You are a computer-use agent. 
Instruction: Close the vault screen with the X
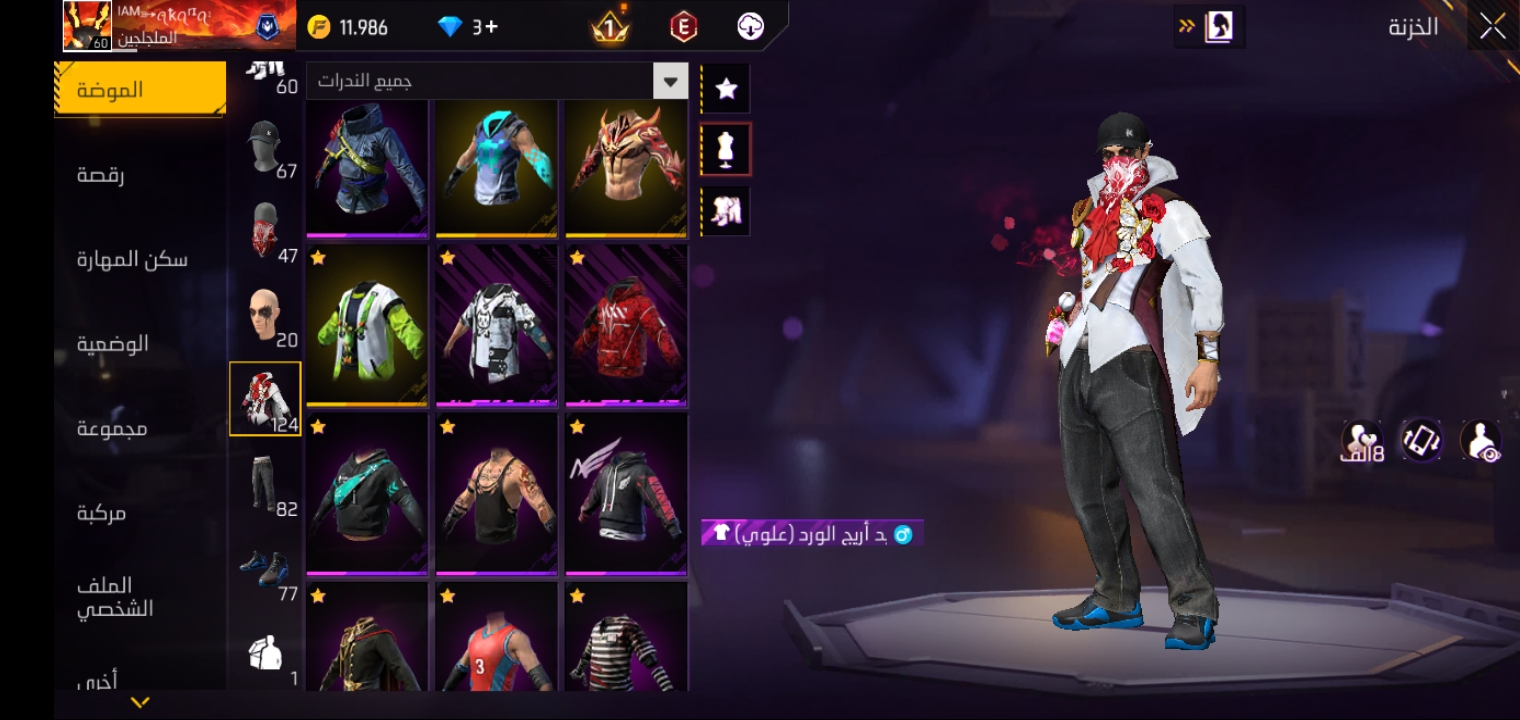[x=1492, y=27]
